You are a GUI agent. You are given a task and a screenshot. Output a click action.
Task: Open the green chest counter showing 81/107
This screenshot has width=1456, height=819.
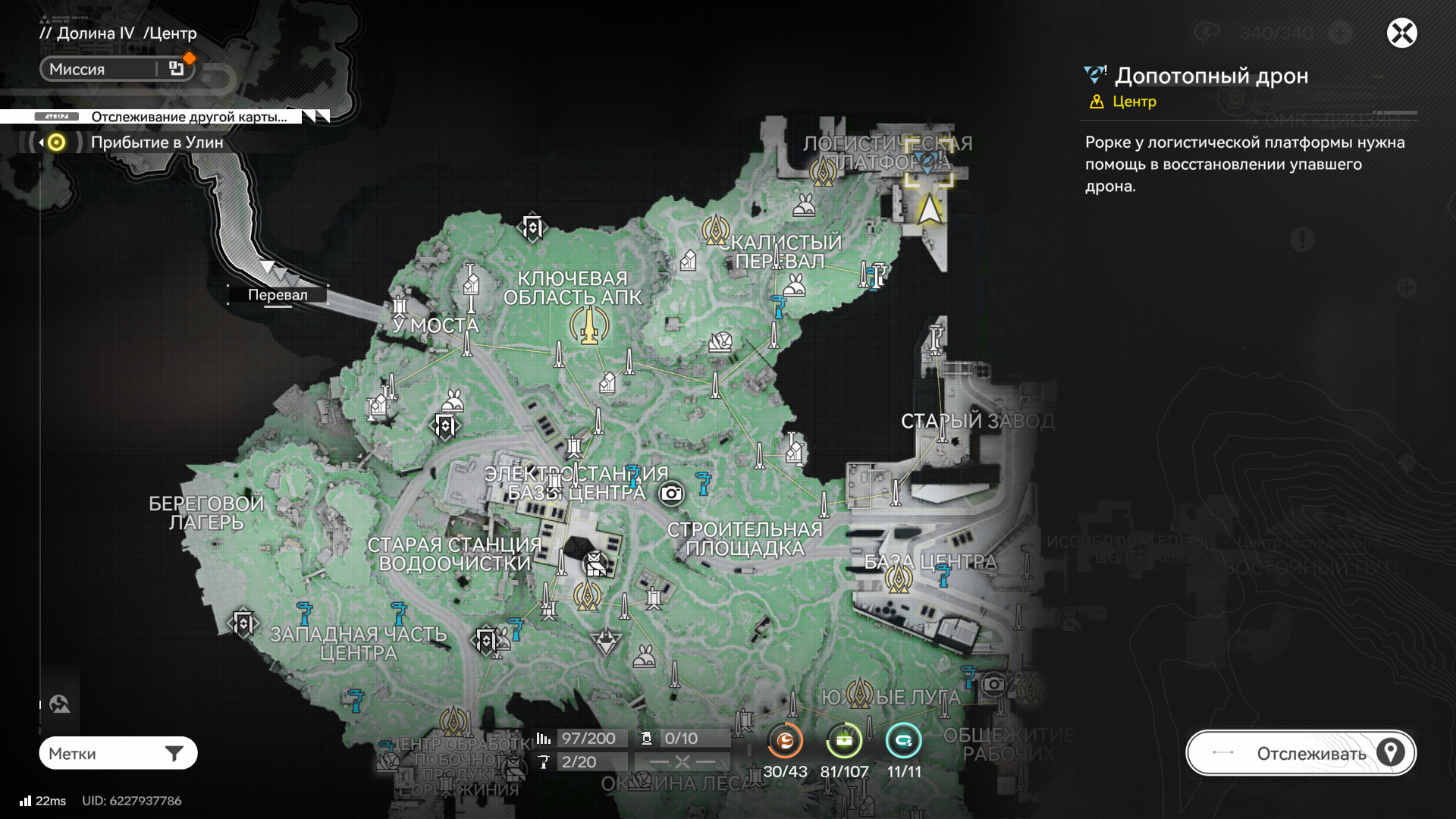(x=844, y=741)
